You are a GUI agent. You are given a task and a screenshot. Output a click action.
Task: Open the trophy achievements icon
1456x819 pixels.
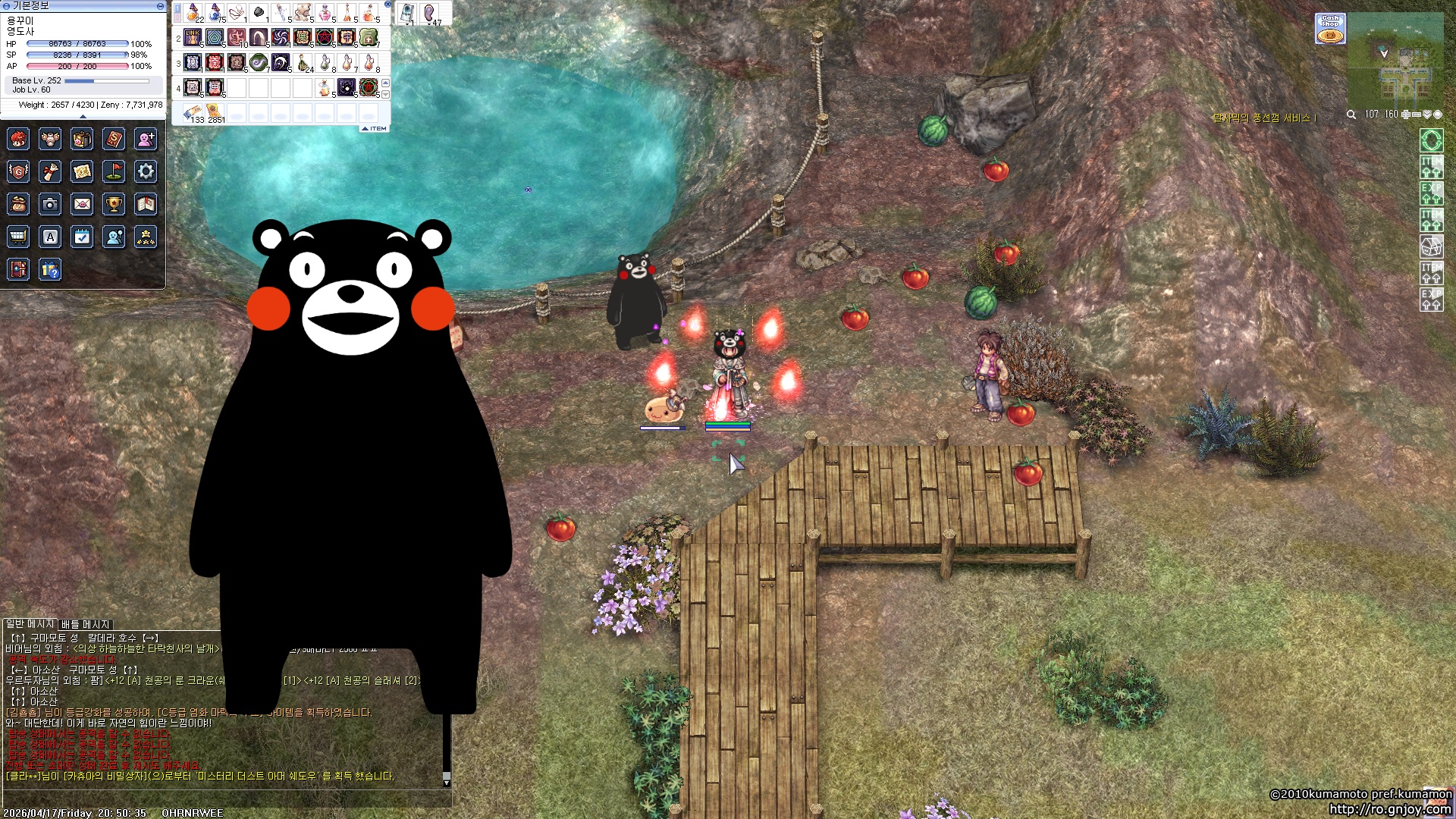[114, 204]
